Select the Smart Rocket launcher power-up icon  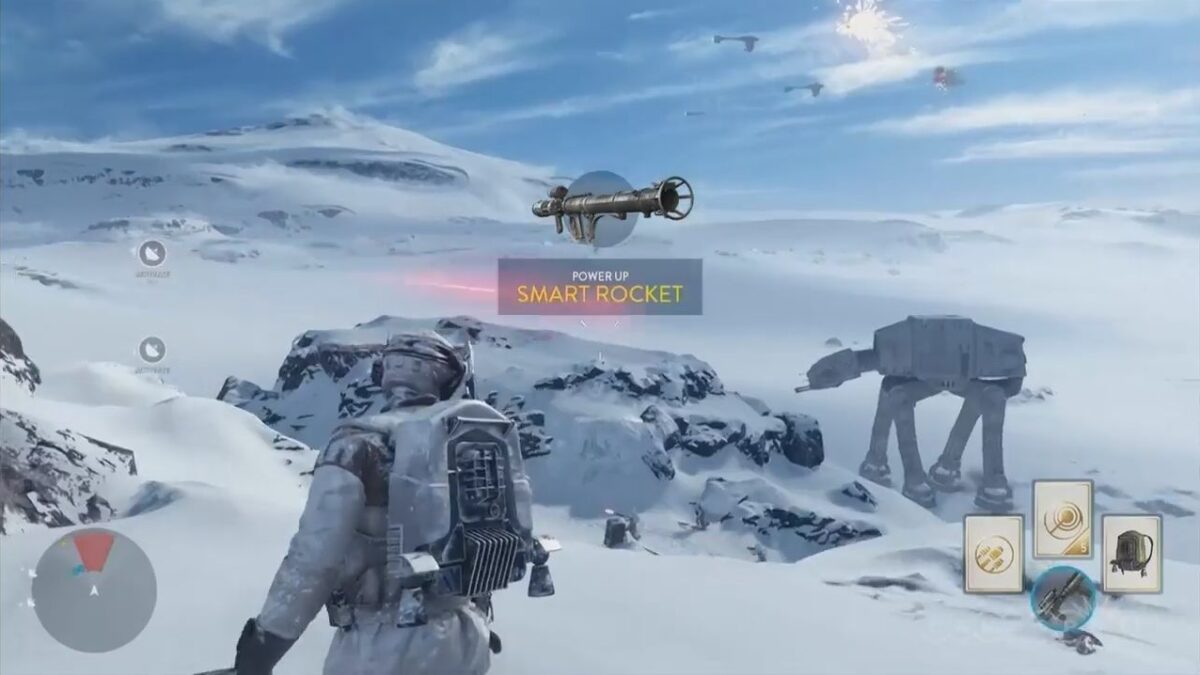tap(611, 204)
